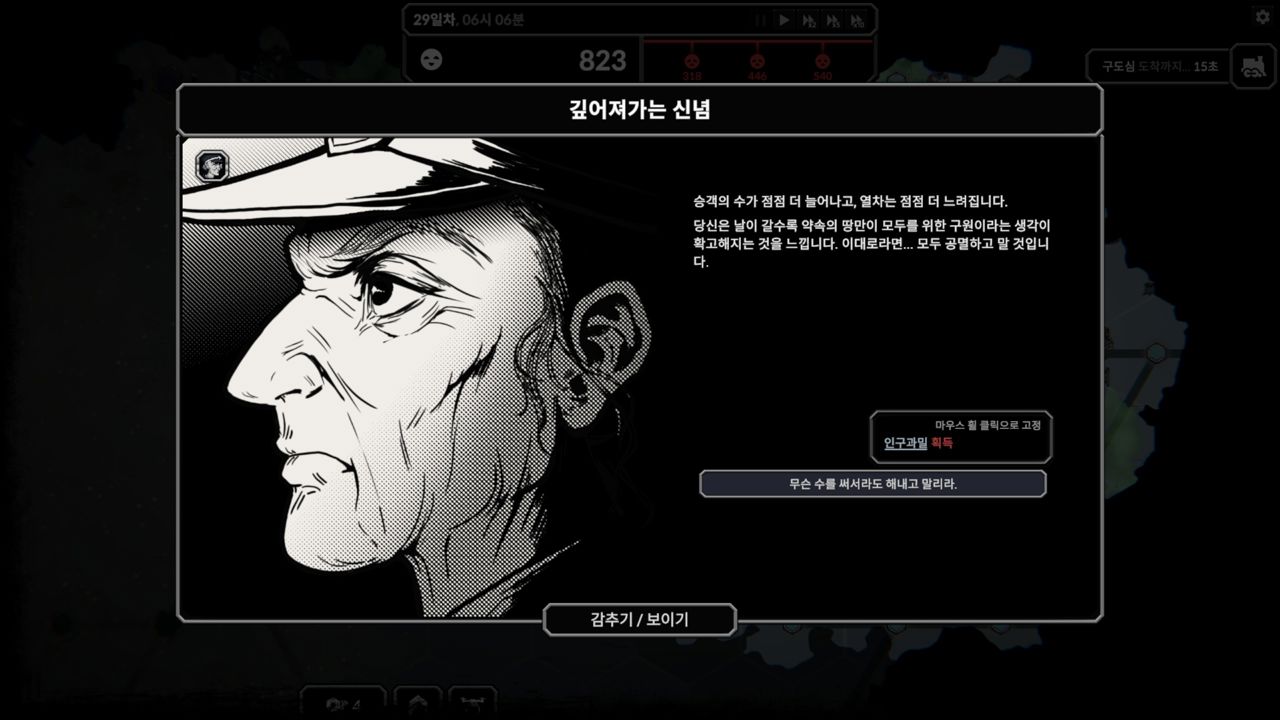
Task: Toggle the 감추기 / 보이기 button
Action: 640,620
